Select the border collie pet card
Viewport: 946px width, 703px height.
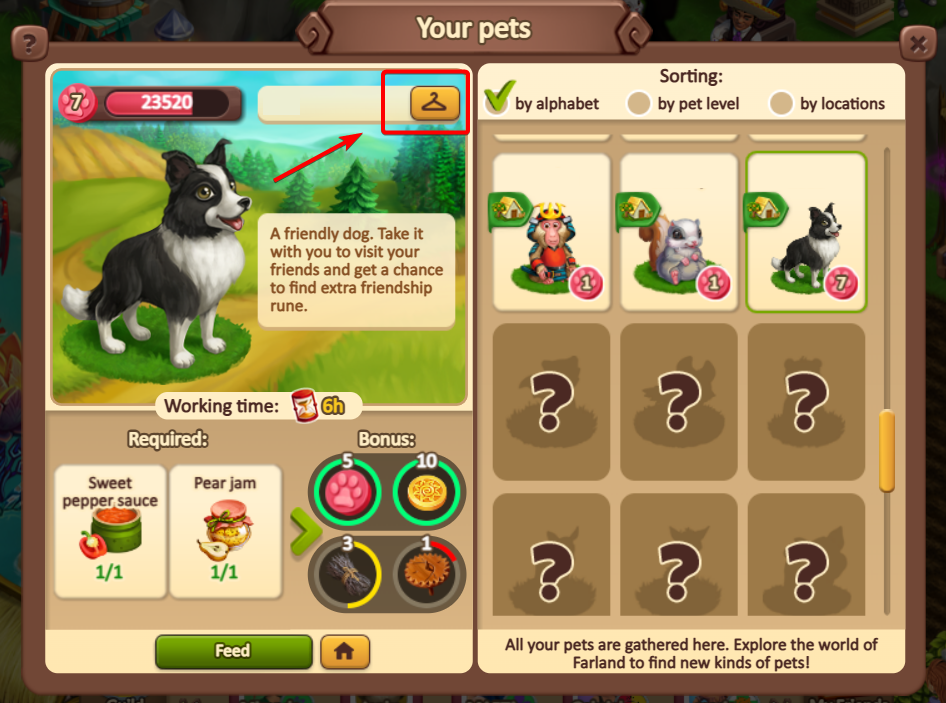click(806, 232)
